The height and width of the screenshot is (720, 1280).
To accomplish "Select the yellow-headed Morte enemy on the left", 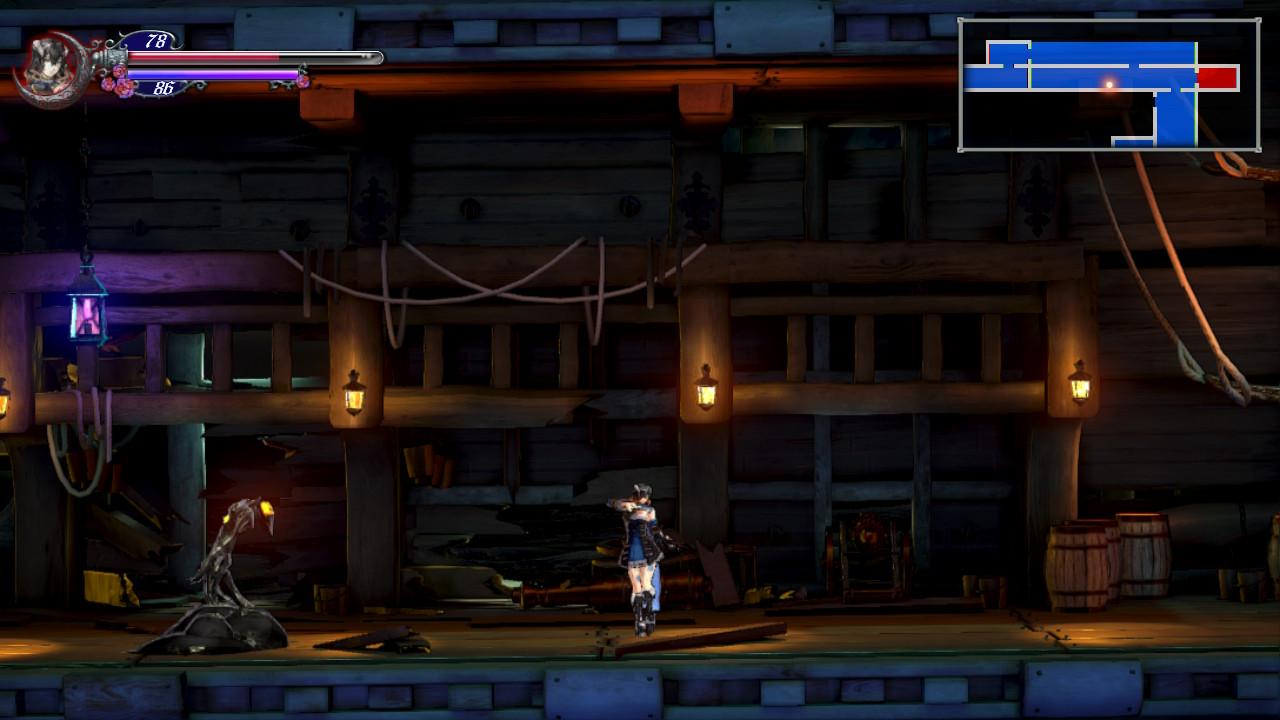I will click(x=240, y=550).
